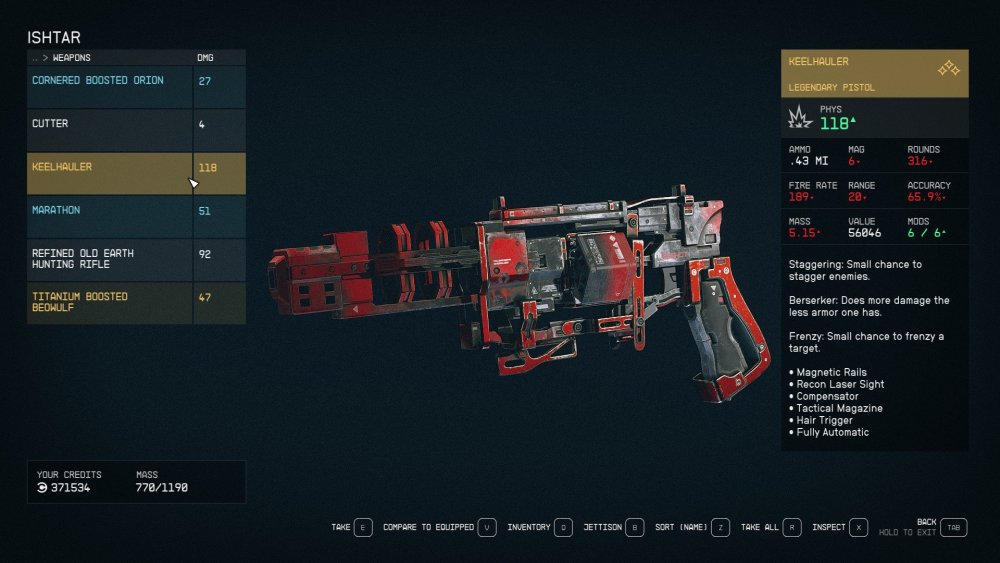Go back to the parent category from Weapons
Screen dimensions: 1000x563
36,58
